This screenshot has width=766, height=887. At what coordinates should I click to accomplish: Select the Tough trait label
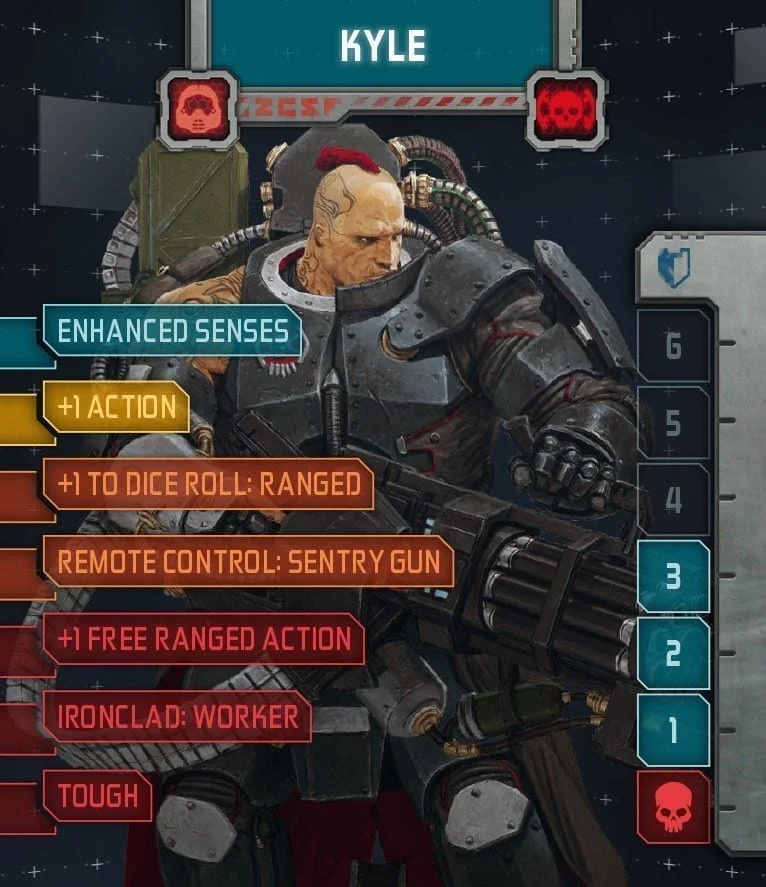[x=97, y=795]
